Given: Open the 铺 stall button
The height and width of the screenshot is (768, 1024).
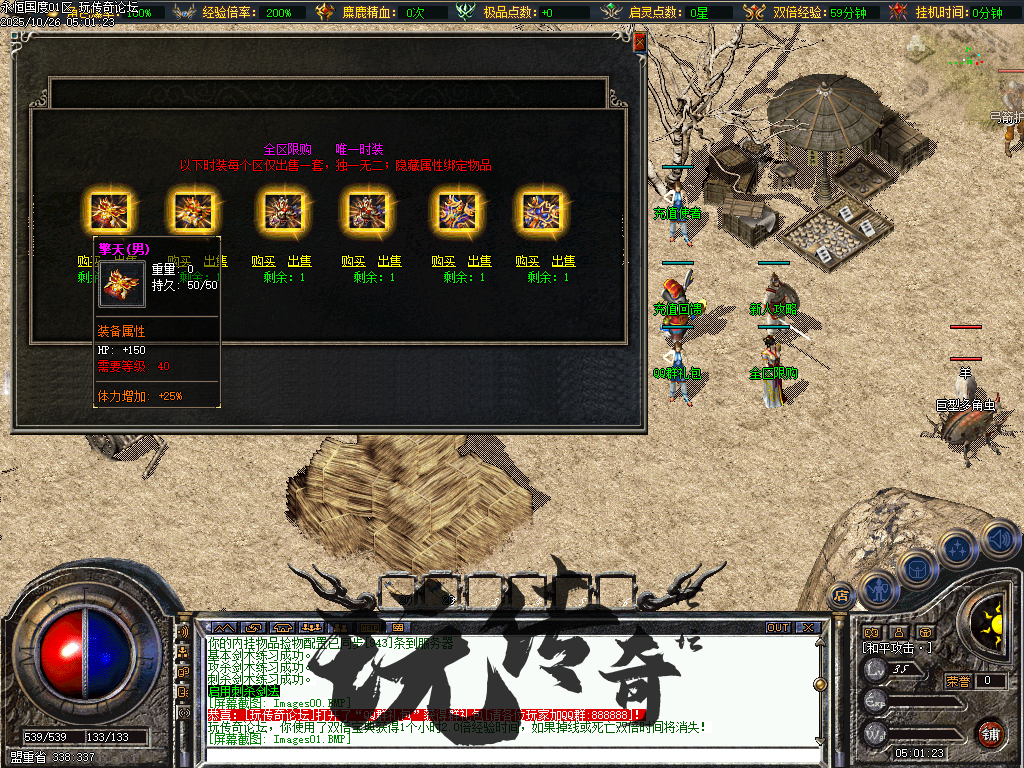Looking at the screenshot, I should [x=990, y=733].
